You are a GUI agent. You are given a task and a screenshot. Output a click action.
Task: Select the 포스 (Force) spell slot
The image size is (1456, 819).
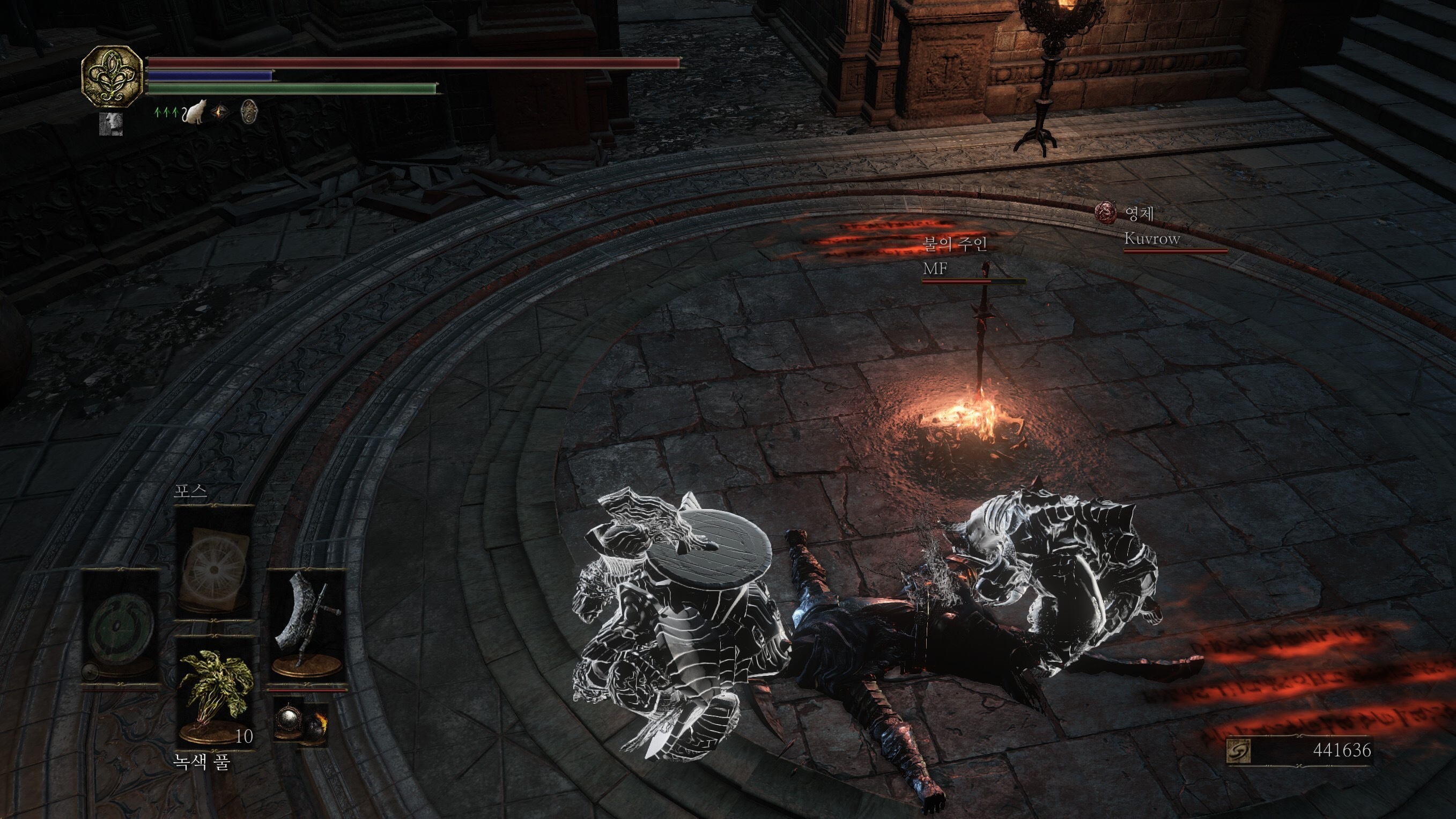click(213, 559)
